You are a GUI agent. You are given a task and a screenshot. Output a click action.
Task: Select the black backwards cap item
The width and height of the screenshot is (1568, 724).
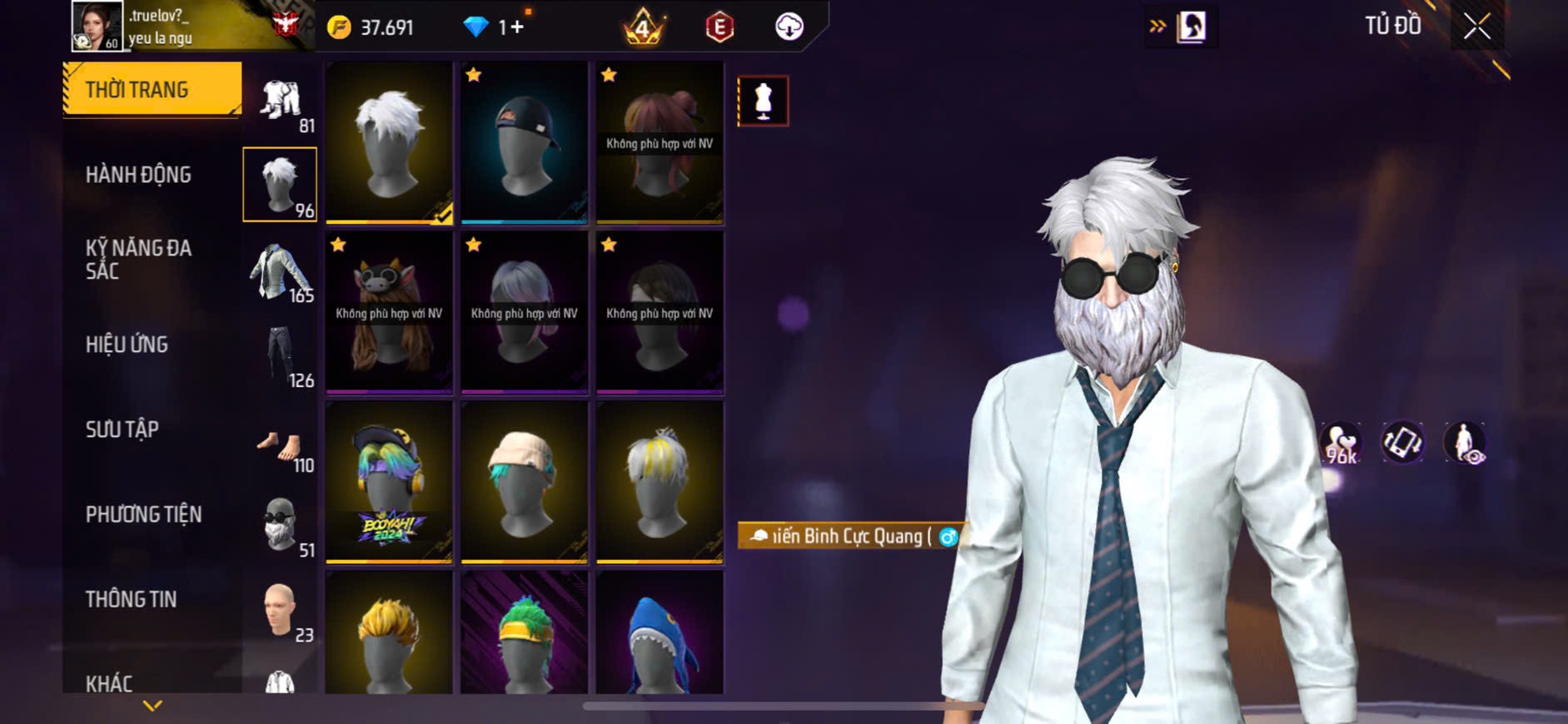[x=524, y=141]
